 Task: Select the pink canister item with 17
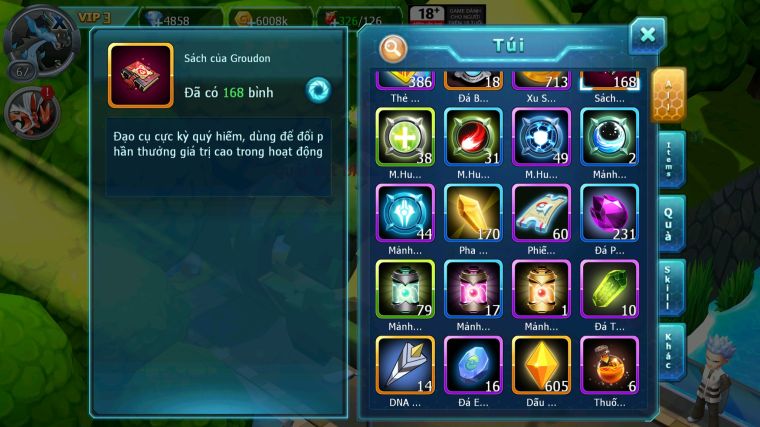[473, 289]
